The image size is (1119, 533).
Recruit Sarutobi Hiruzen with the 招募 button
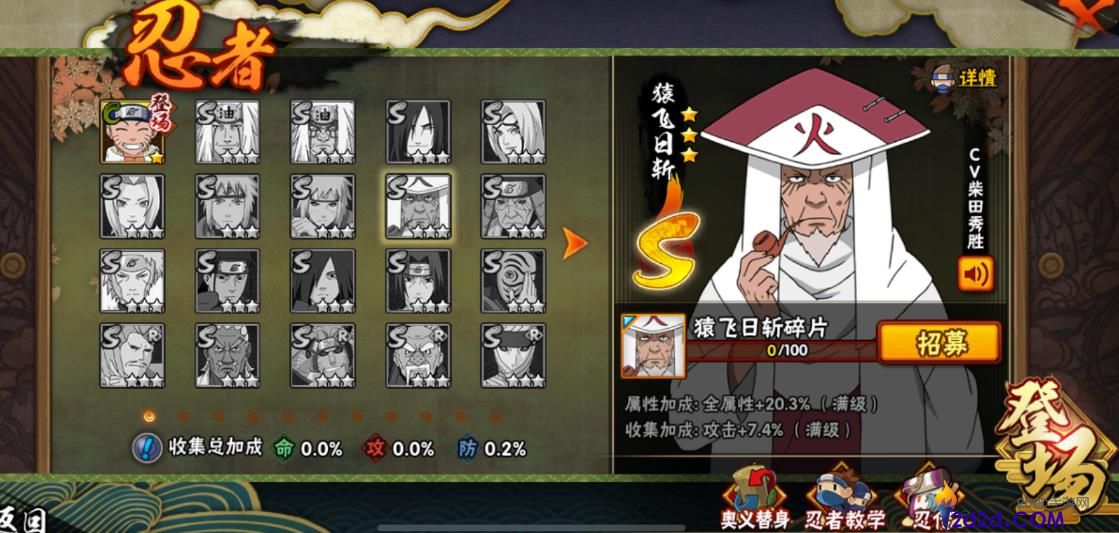[938, 342]
